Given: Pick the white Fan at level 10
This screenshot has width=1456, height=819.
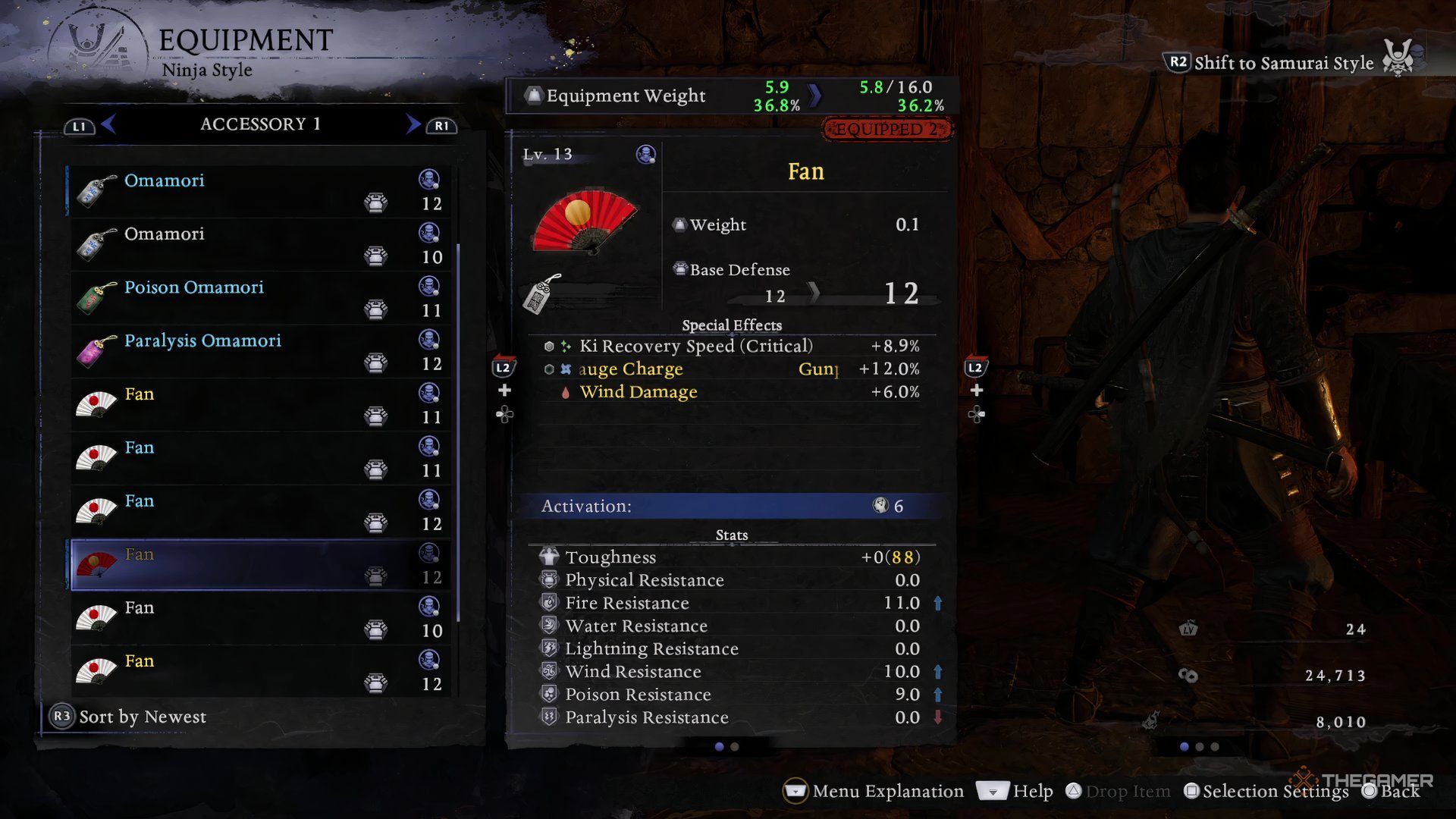Looking at the screenshot, I should click(258, 618).
